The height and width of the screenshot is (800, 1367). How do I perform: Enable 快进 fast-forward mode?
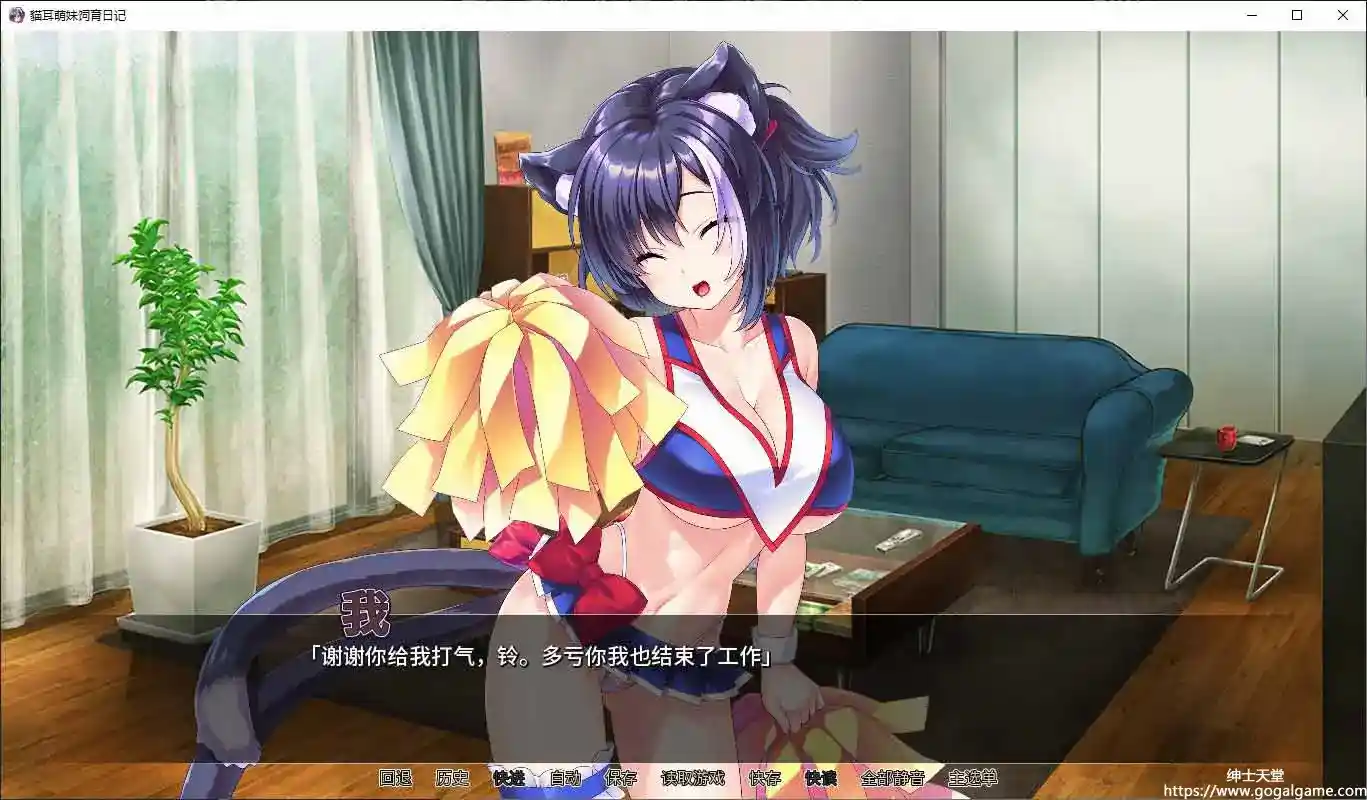(x=511, y=779)
